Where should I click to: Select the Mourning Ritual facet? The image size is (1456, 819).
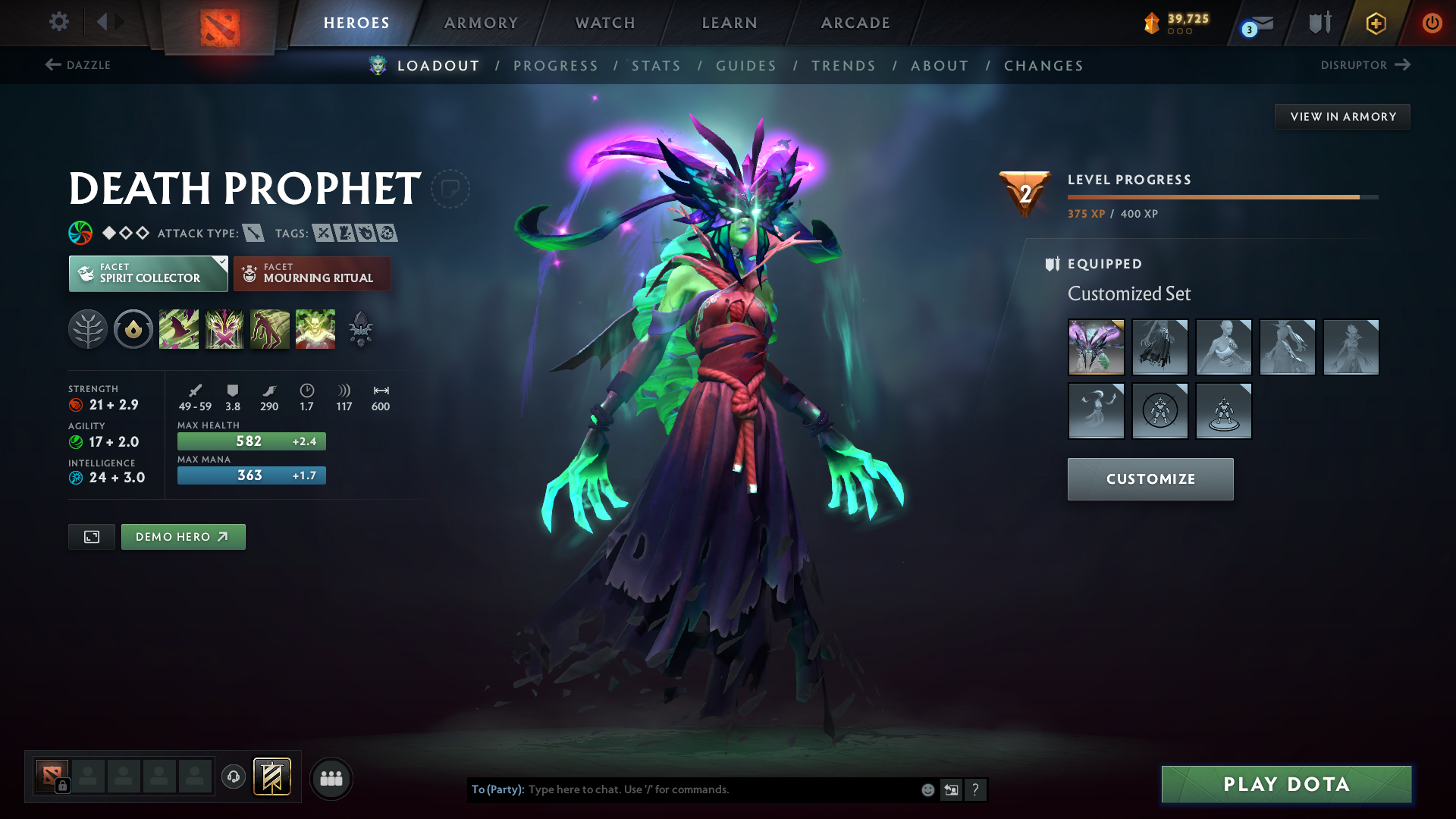click(312, 274)
